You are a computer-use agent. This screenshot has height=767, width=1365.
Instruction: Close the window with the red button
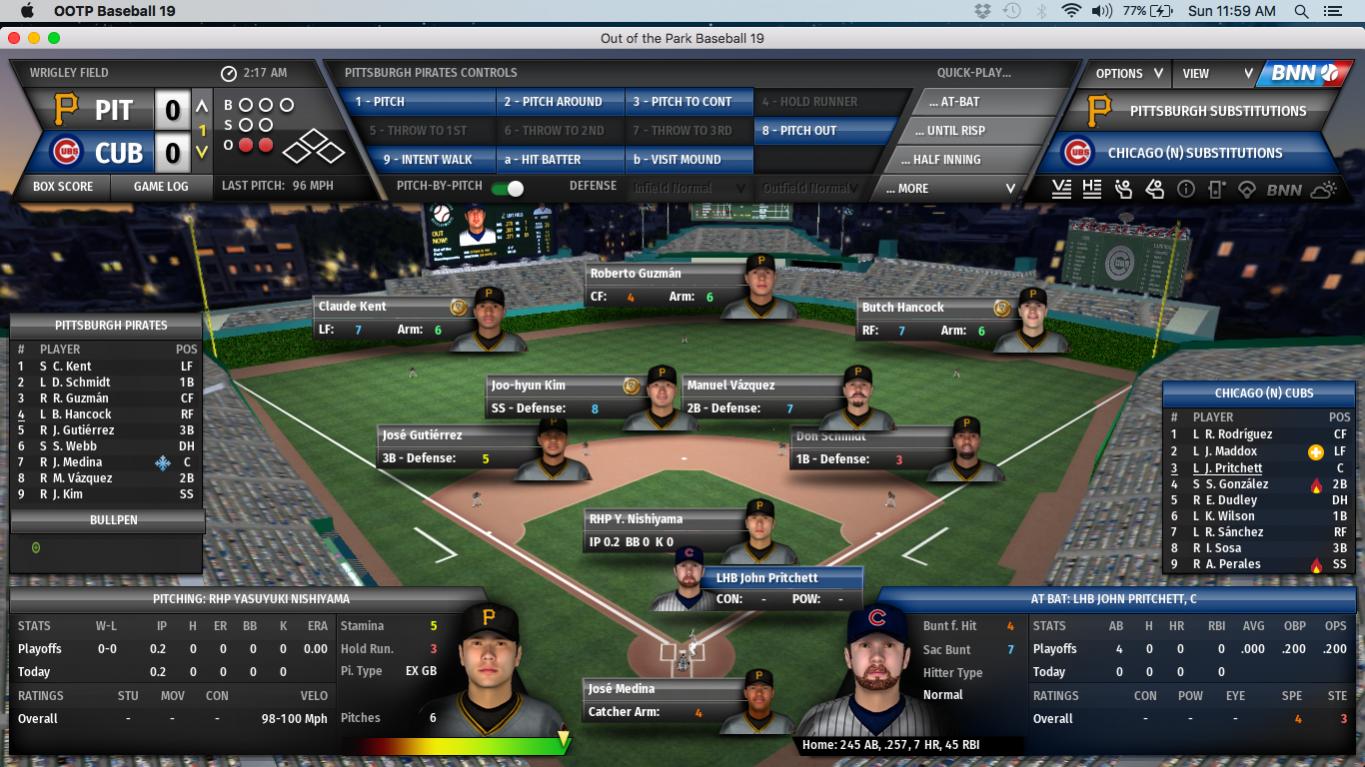coord(14,38)
